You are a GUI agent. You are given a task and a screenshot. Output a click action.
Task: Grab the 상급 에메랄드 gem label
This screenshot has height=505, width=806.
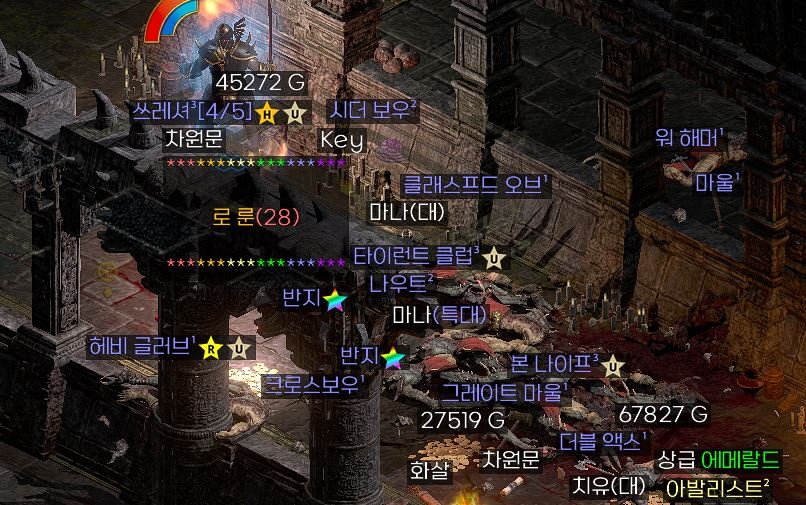tap(717, 460)
